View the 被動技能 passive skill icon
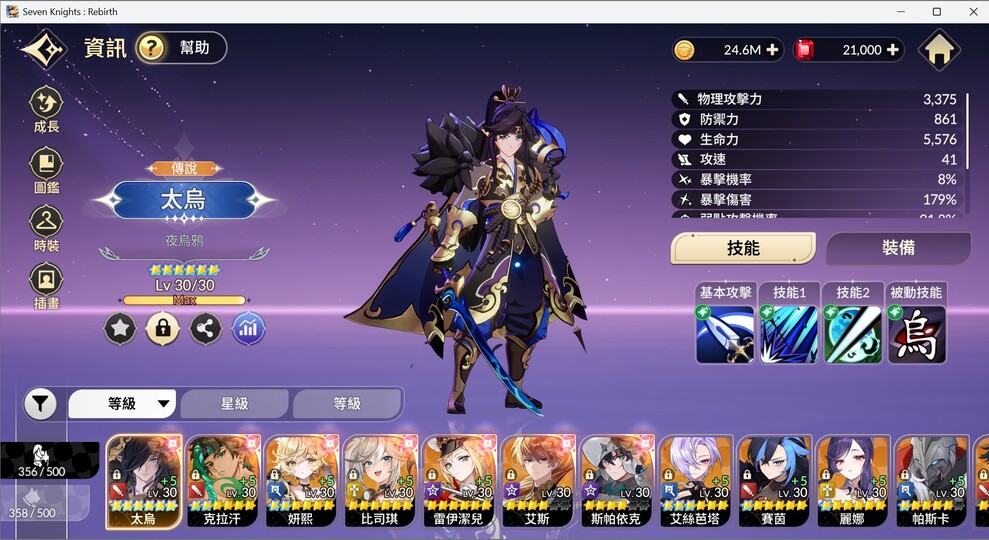 916,333
